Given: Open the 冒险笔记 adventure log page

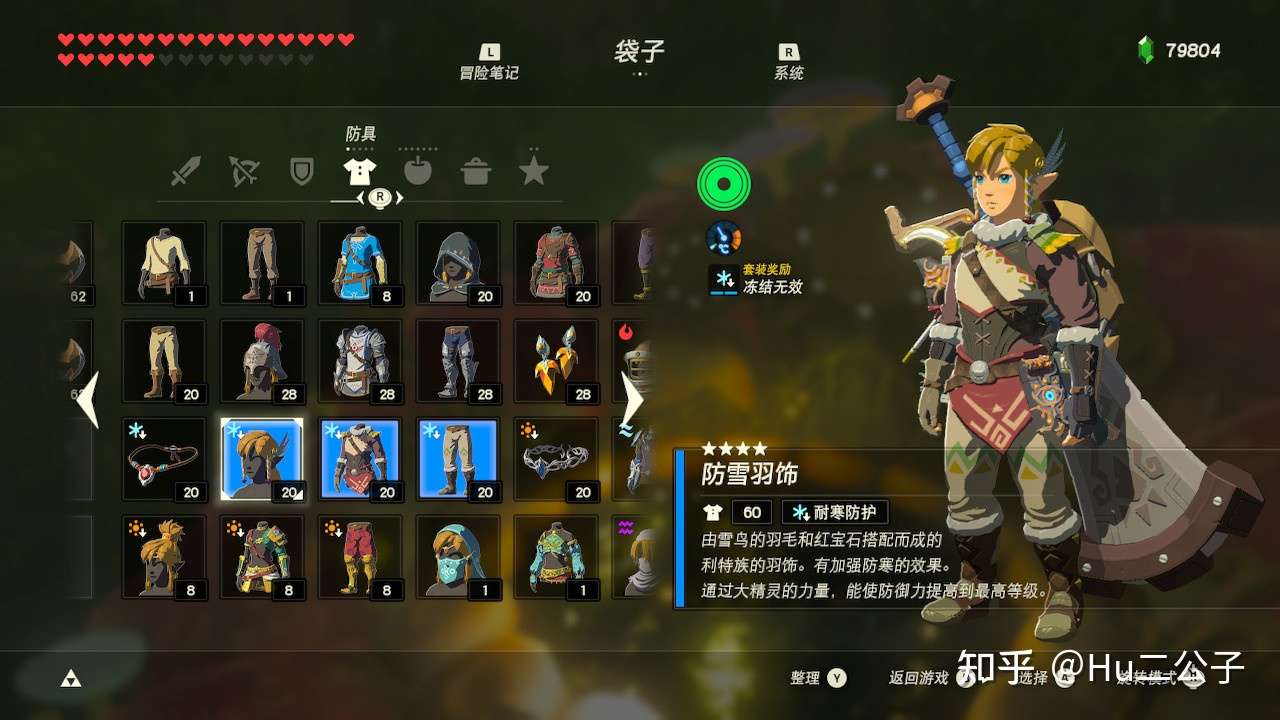Looking at the screenshot, I should pyautogui.click(x=489, y=62).
